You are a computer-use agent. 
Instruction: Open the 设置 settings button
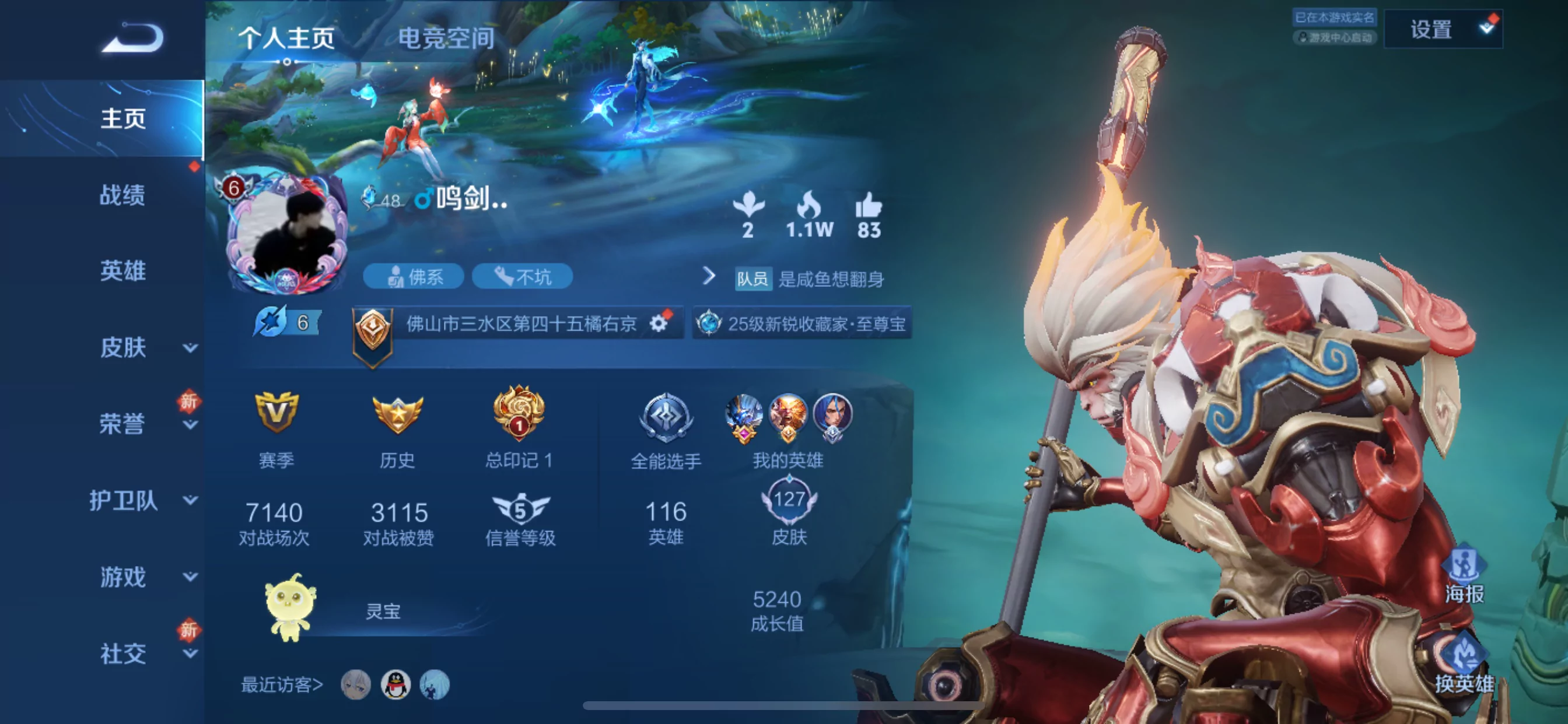[1441, 29]
